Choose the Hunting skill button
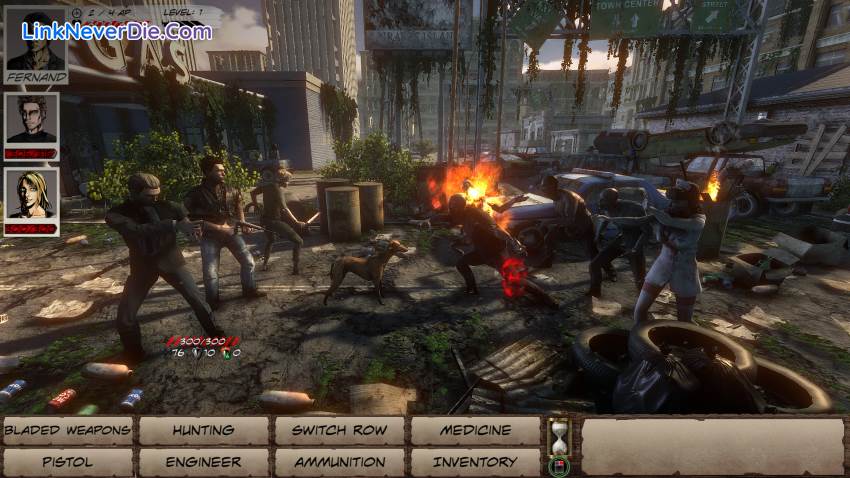Screen dimensions: 850x478 click(203, 431)
